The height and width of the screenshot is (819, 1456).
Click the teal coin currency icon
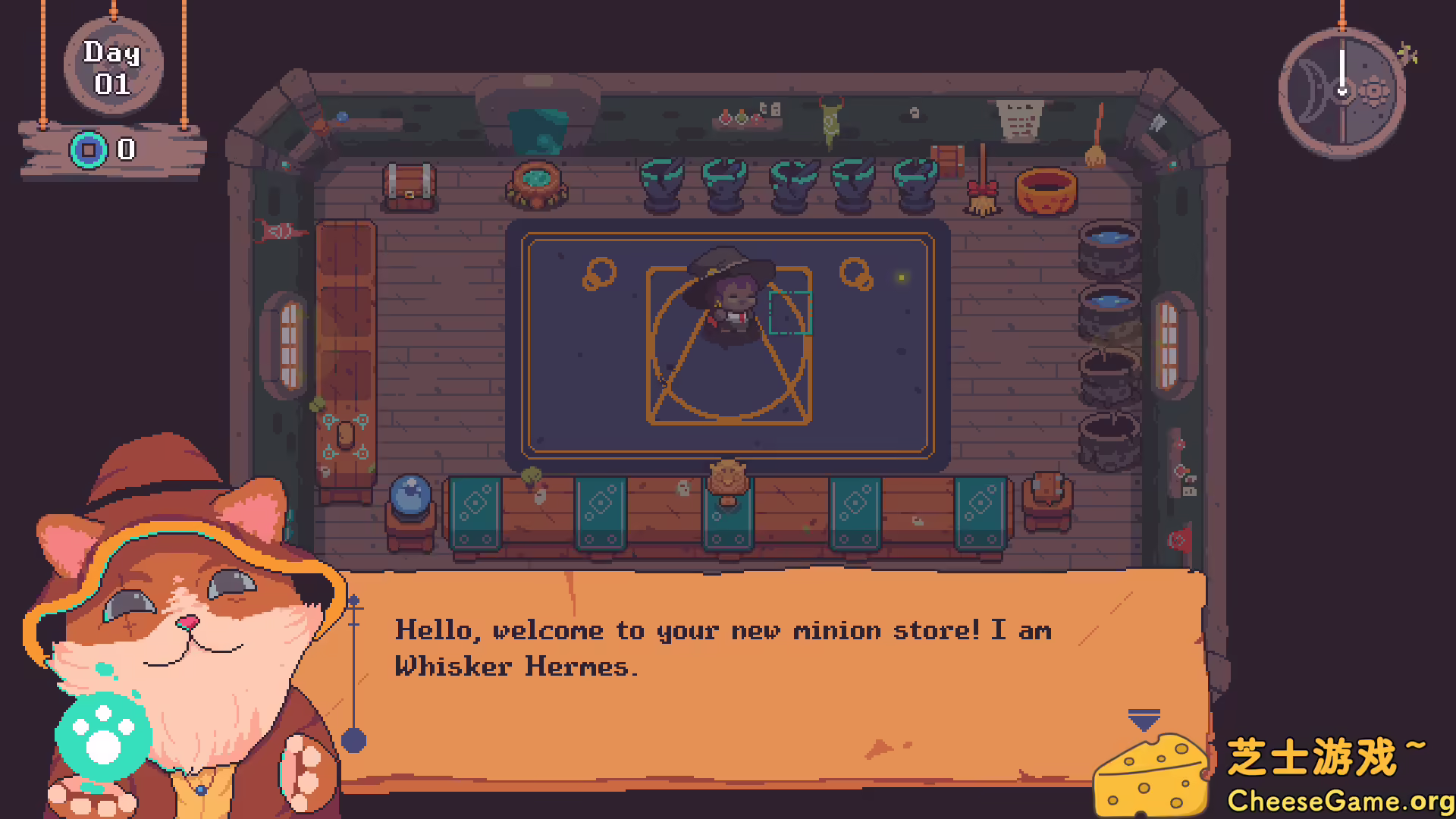[x=89, y=150]
